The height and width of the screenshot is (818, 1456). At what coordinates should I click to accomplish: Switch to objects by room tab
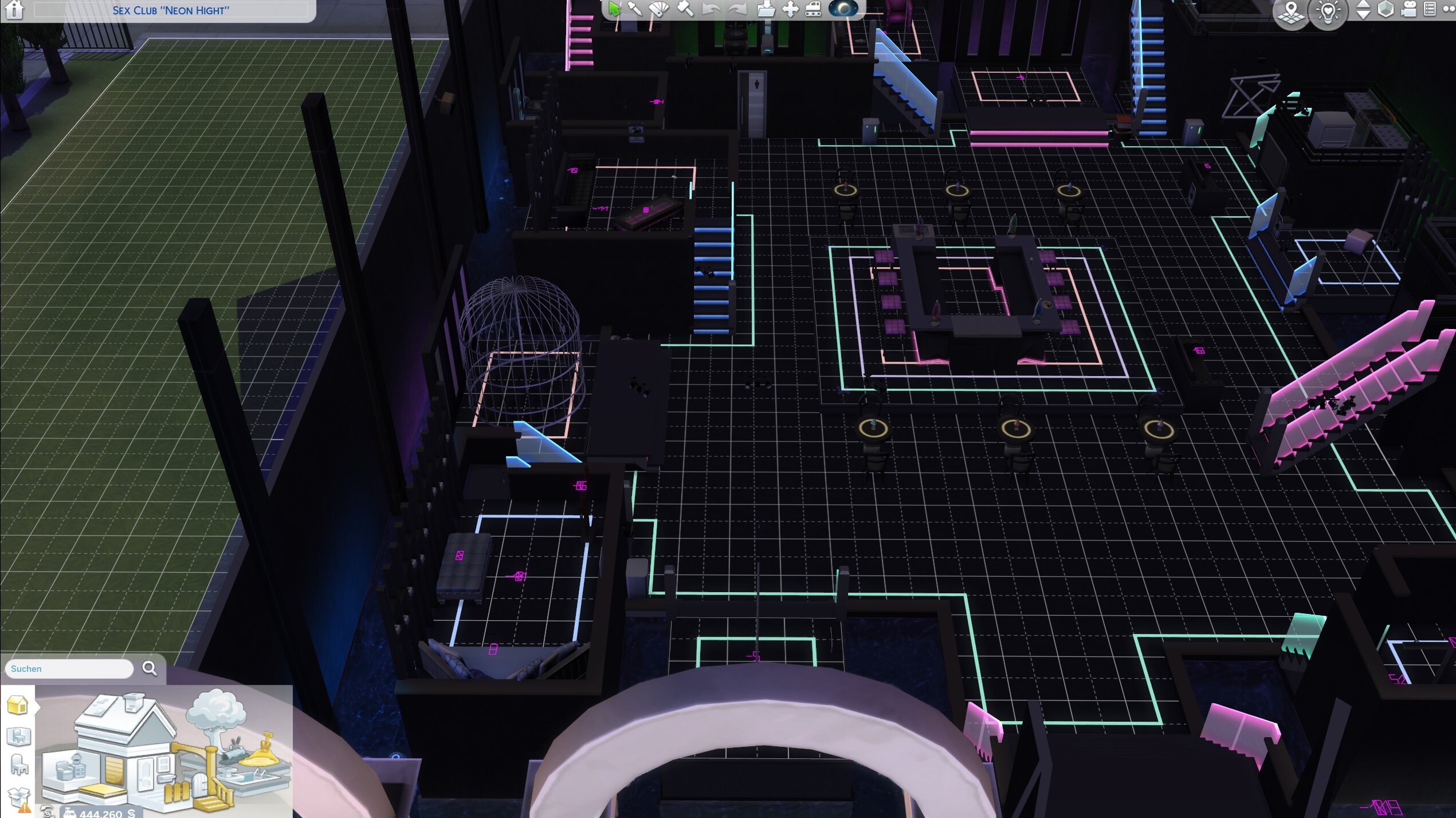click(x=18, y=736)
